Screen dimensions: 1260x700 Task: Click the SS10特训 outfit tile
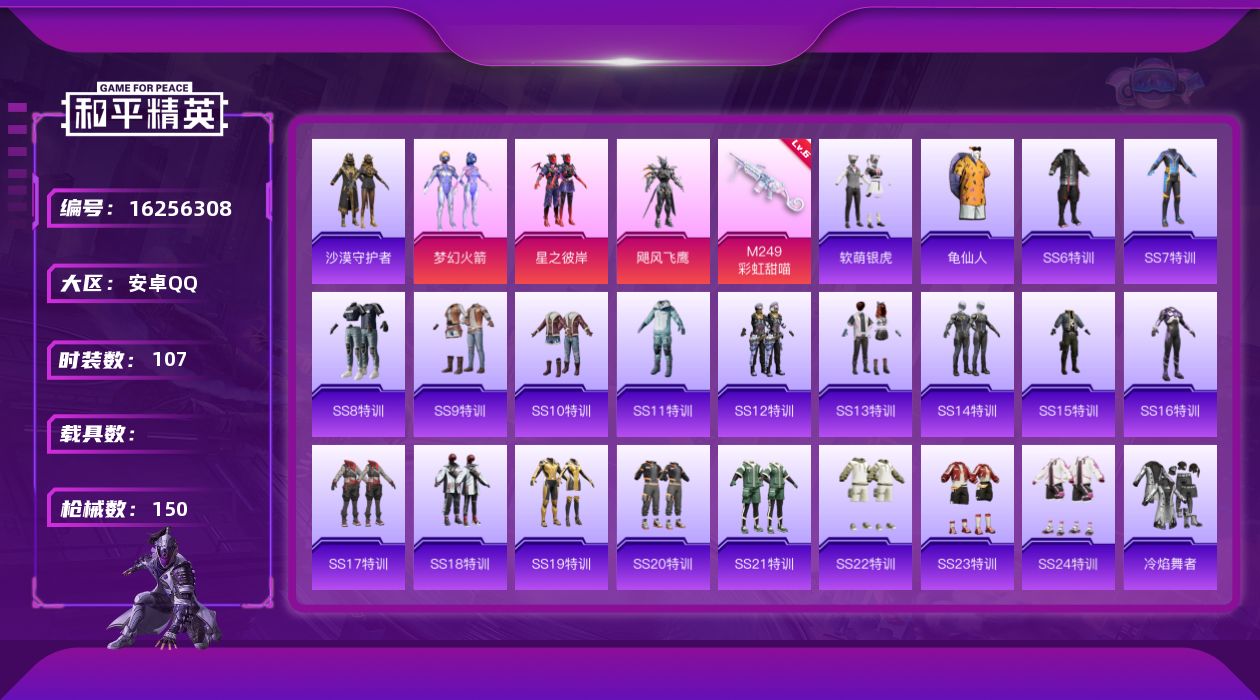point(561,364)
